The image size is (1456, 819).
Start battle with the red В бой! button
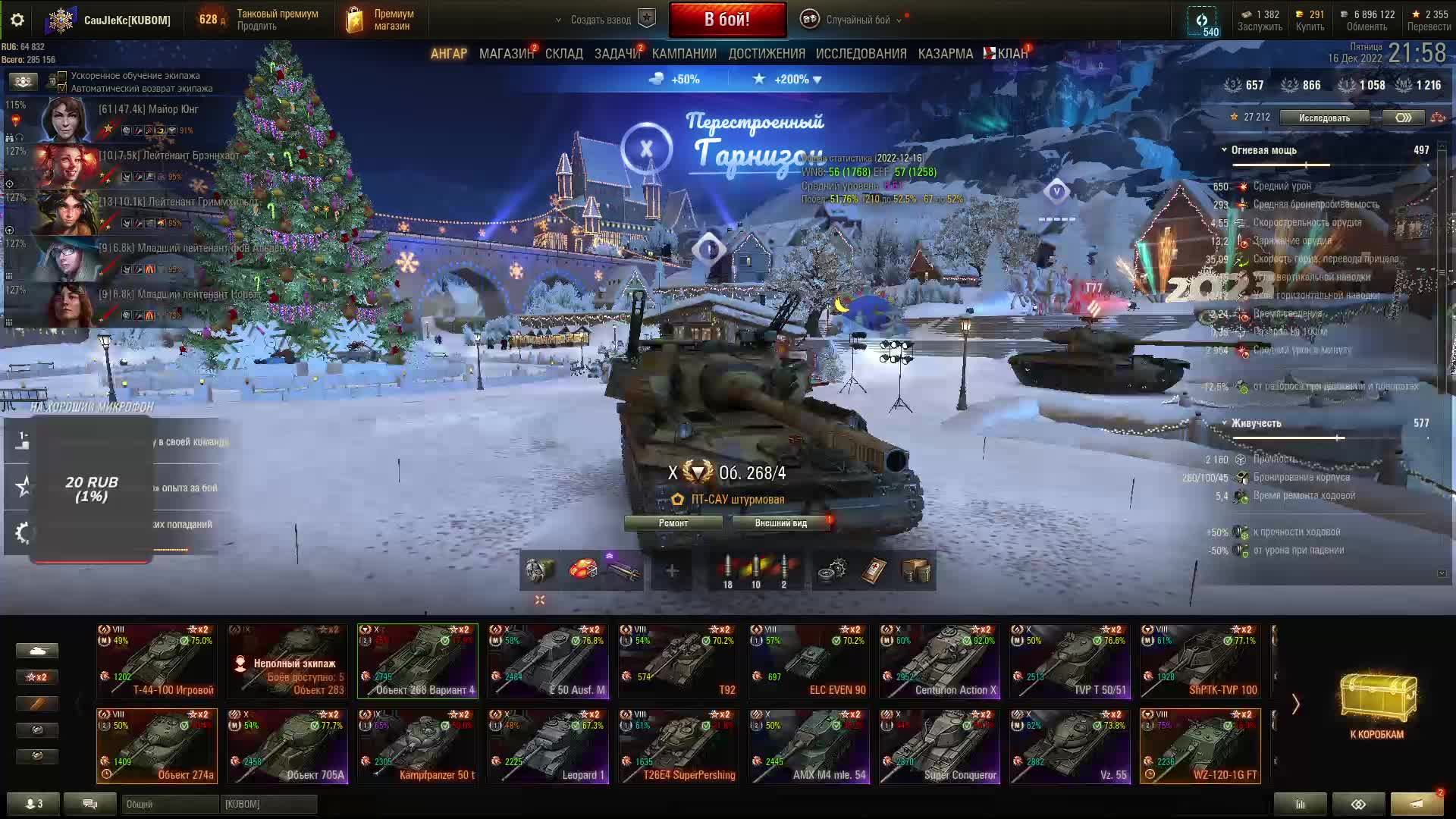point(727,20)
